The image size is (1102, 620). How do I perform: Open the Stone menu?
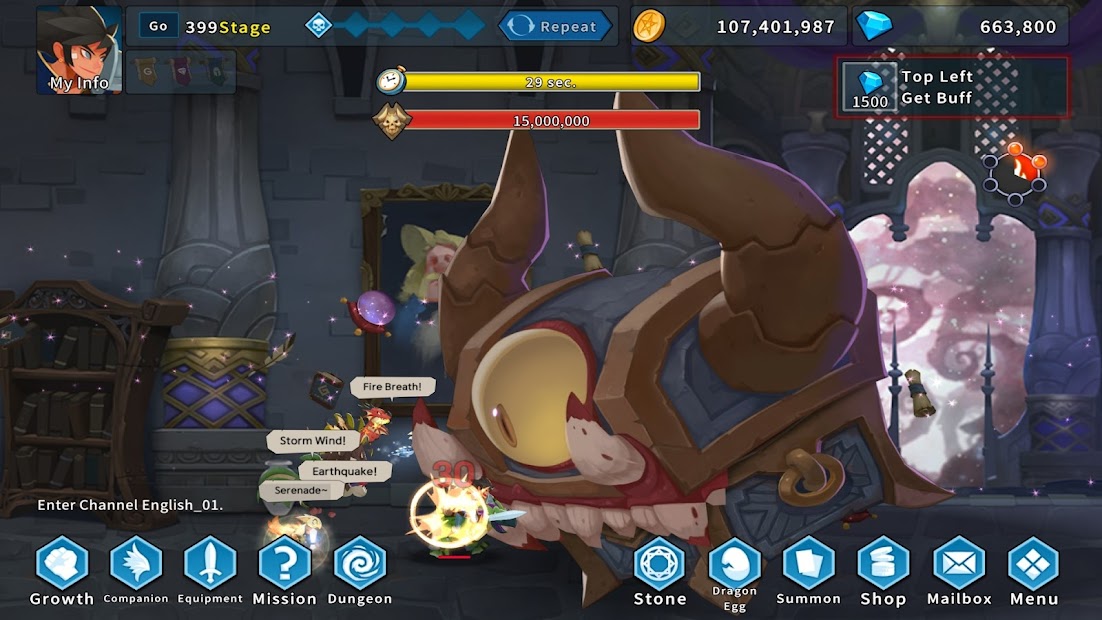tap(660, 565)
